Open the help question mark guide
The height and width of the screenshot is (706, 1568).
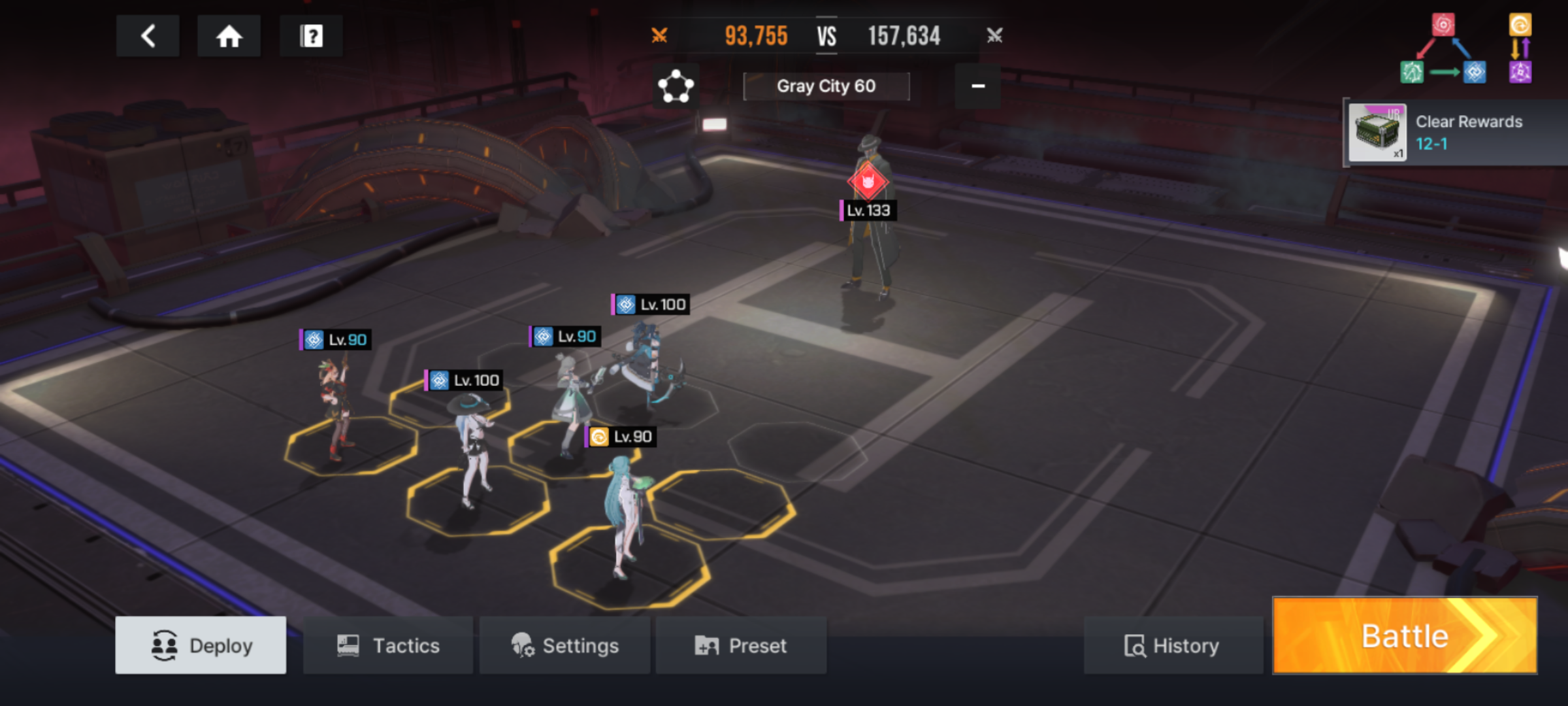coord(311,36)
